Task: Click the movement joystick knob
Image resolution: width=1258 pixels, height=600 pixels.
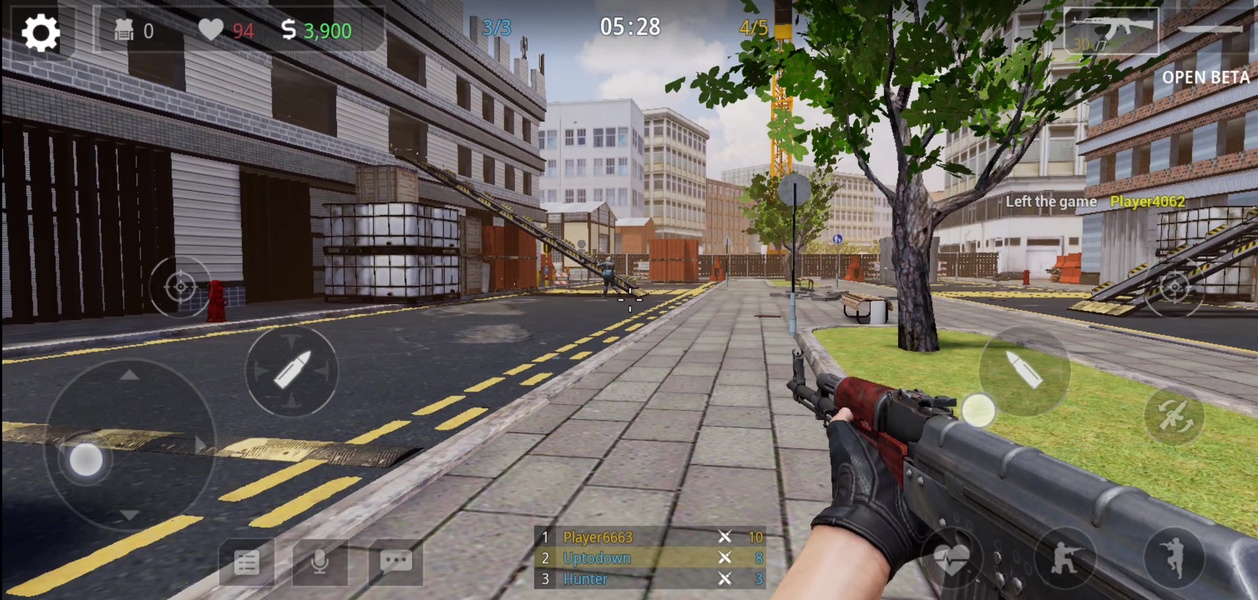Action: pos(86,460)
